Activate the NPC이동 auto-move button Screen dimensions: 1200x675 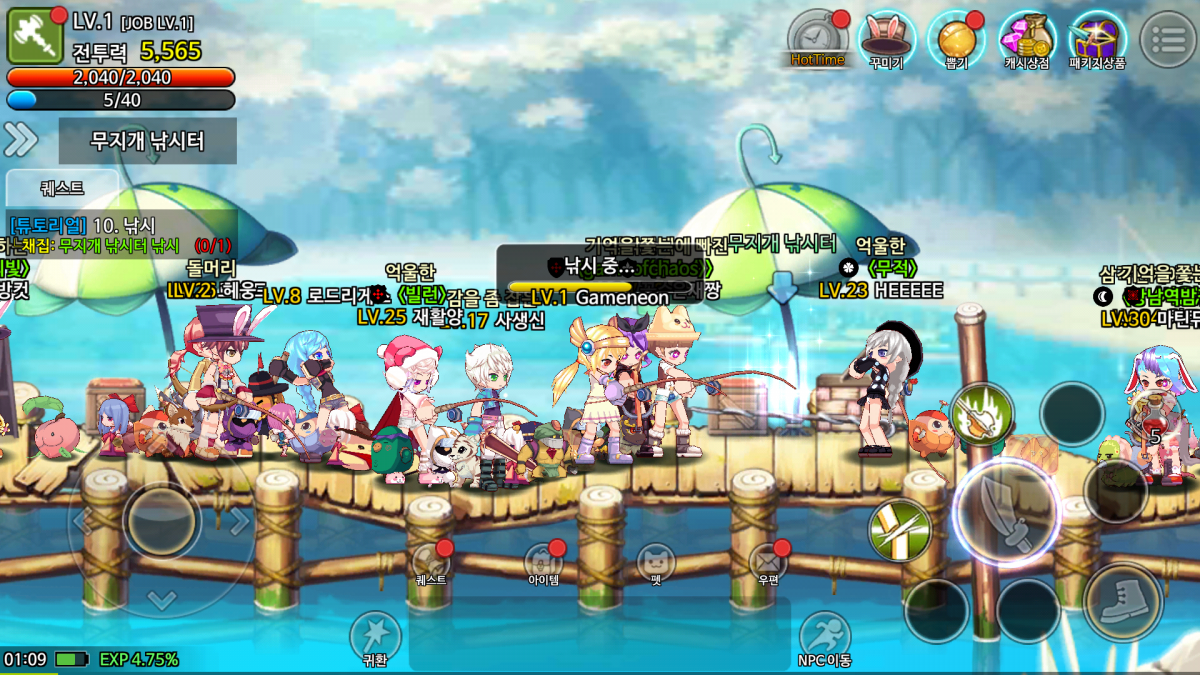tap(824, 638)
